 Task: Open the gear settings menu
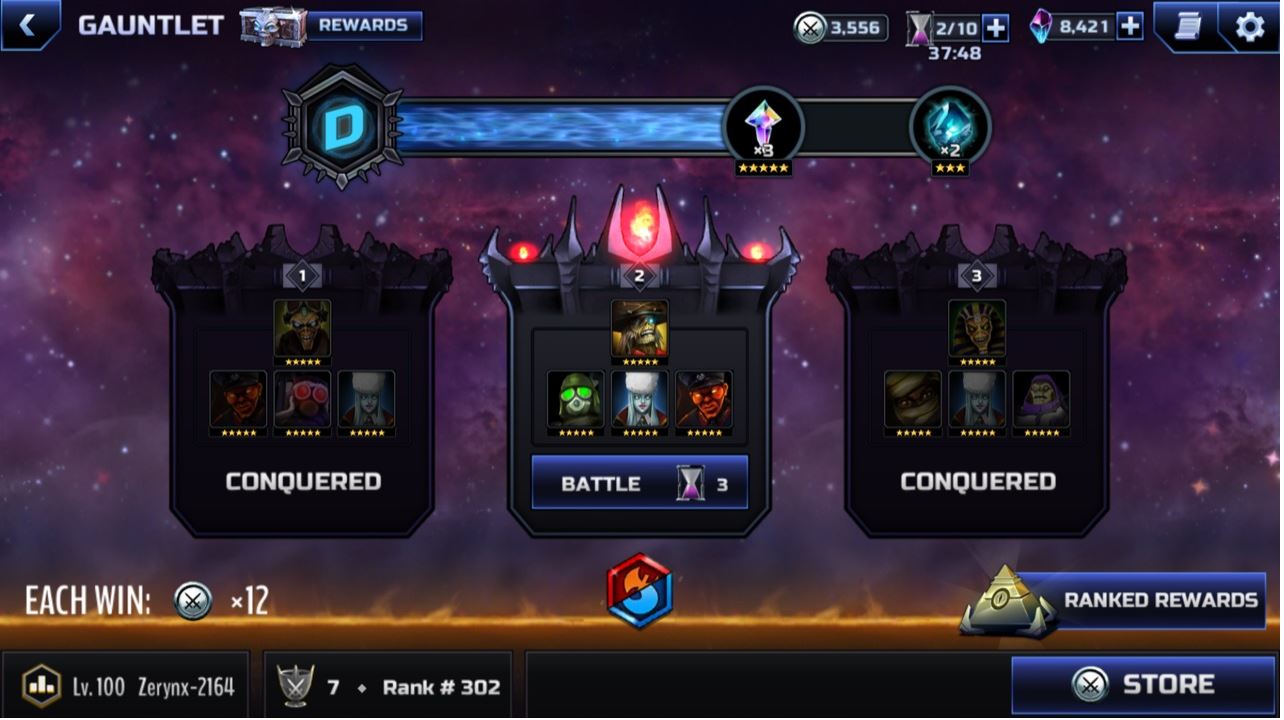click(x=1249, y=26)
